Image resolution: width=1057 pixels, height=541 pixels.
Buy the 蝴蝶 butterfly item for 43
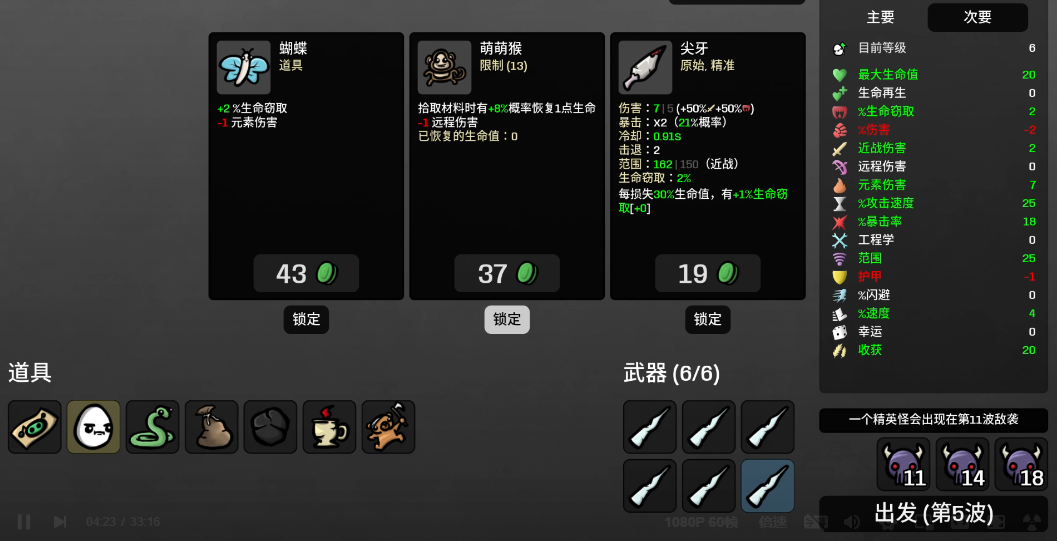(x=306, y=273)
